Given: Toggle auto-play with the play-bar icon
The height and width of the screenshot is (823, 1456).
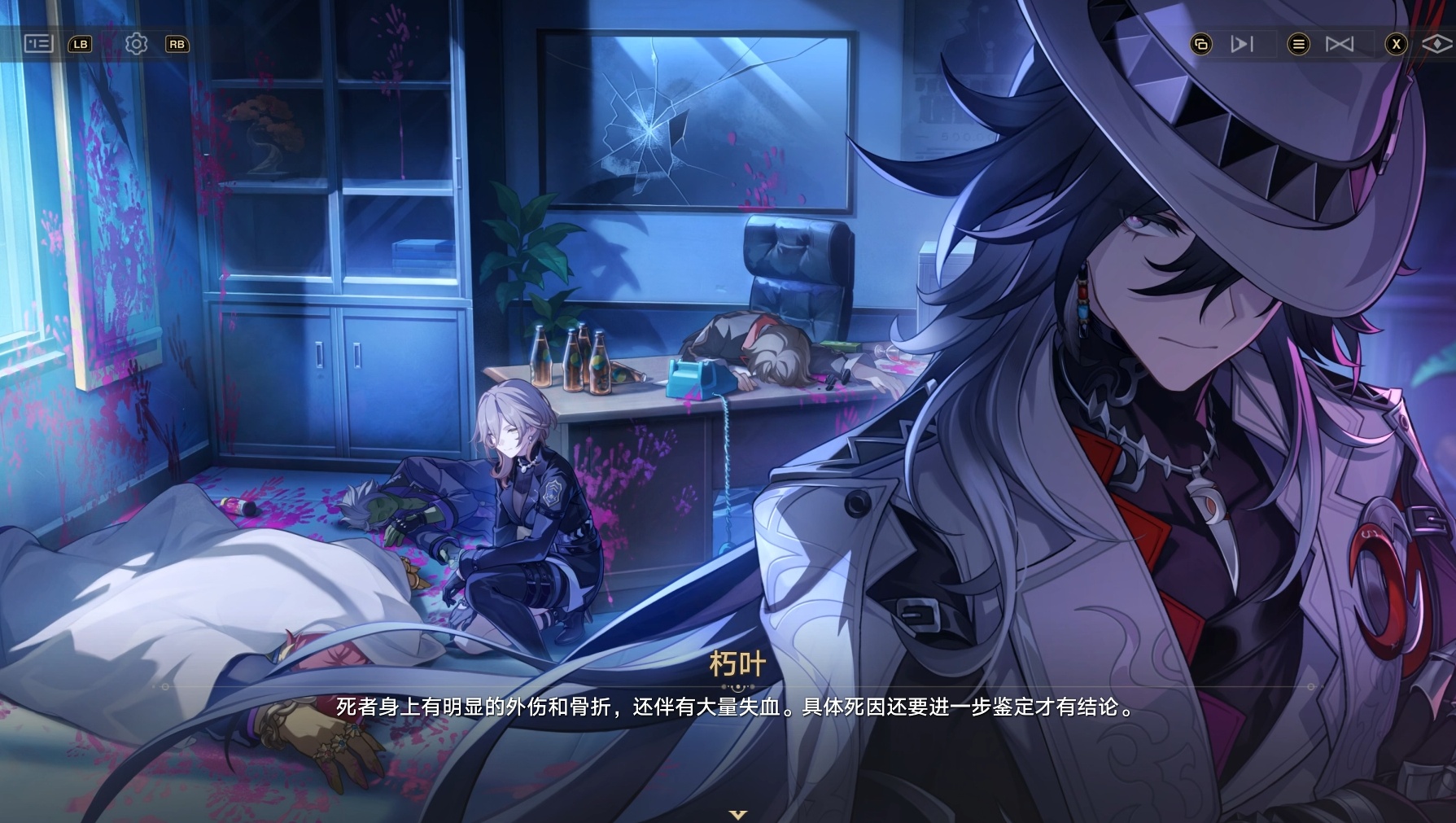Looking at the screenshot, I should click(1241, 44).
